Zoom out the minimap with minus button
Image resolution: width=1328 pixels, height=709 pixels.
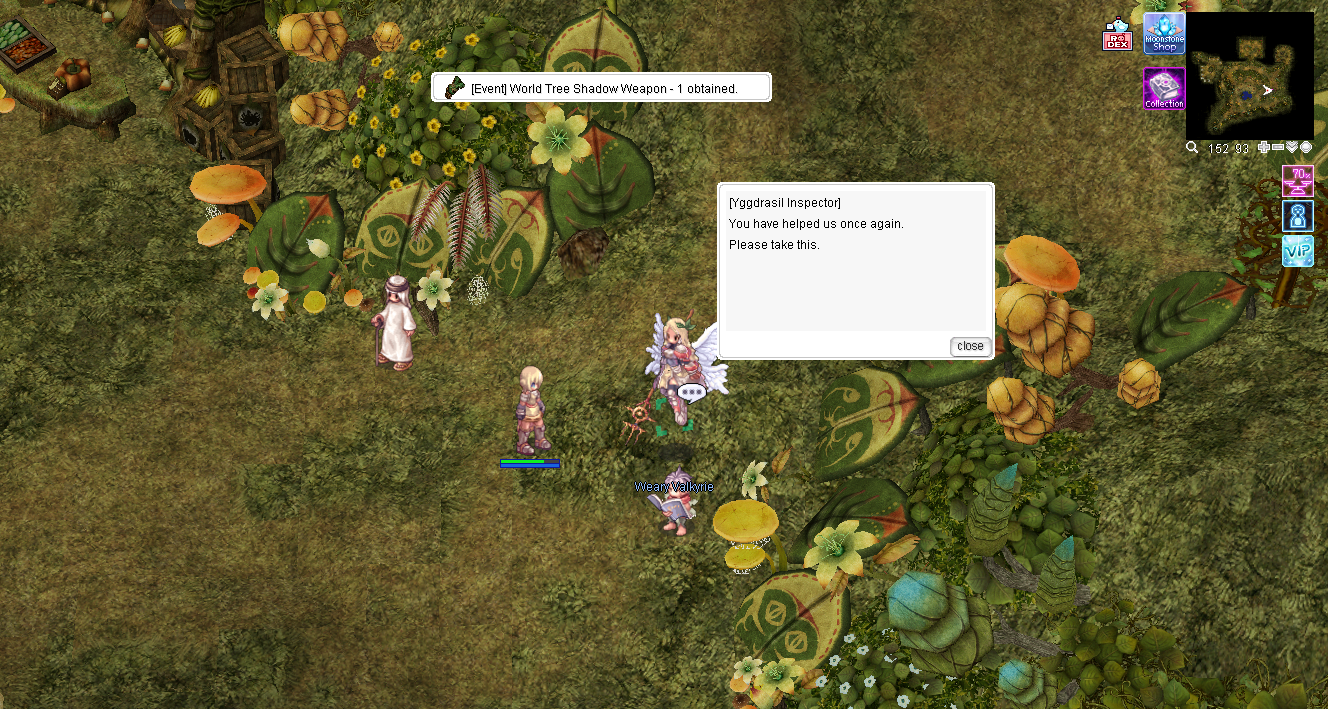coord(1278,148)
